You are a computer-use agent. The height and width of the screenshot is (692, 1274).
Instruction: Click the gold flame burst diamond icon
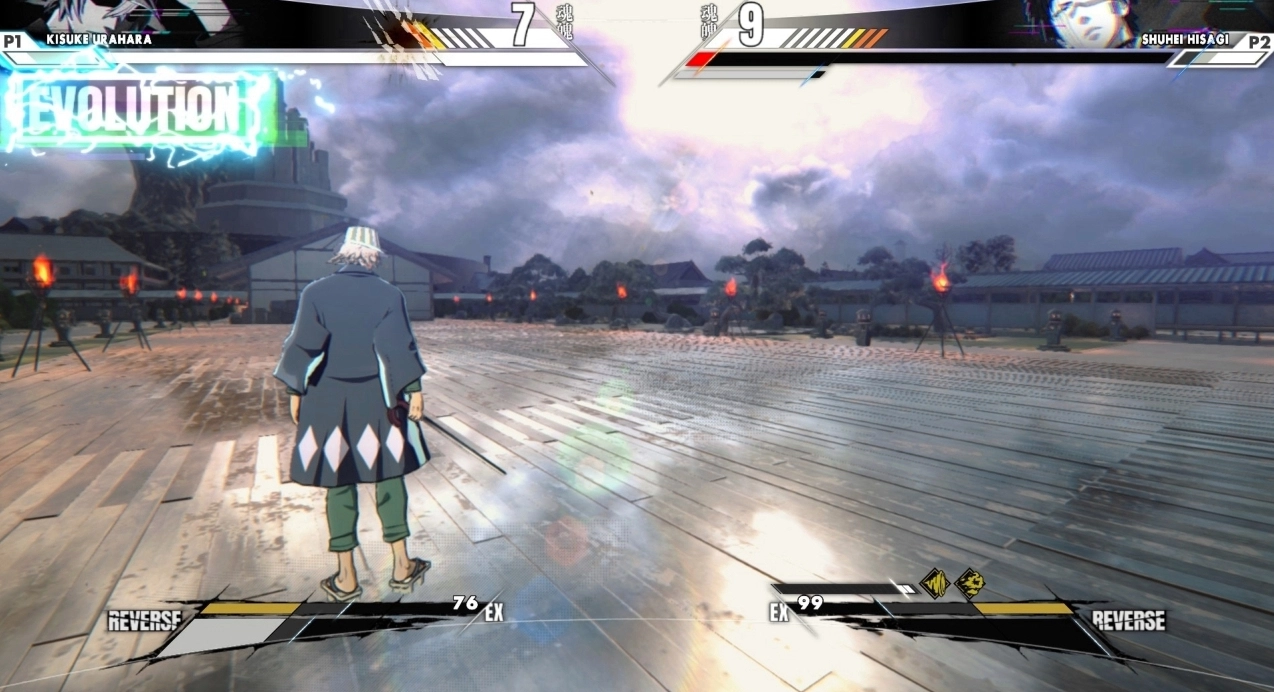pos(969,583)
